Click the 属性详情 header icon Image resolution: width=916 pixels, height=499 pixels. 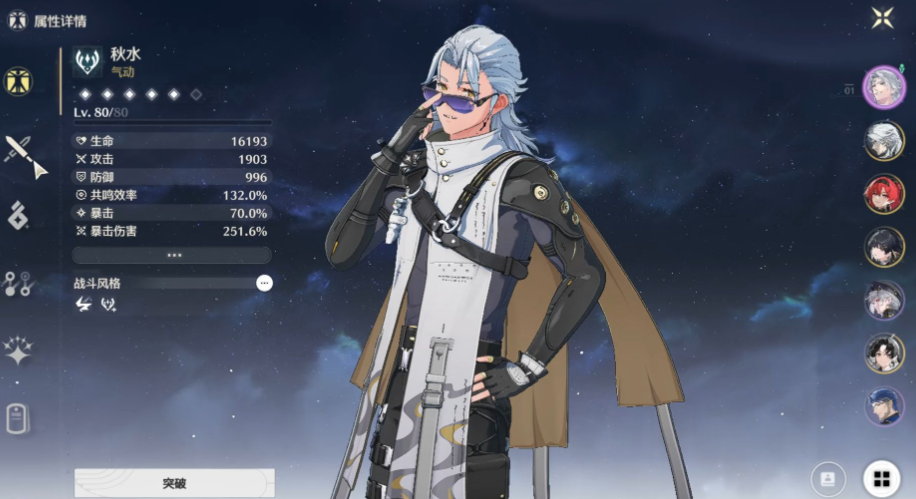tap(17, 20)
